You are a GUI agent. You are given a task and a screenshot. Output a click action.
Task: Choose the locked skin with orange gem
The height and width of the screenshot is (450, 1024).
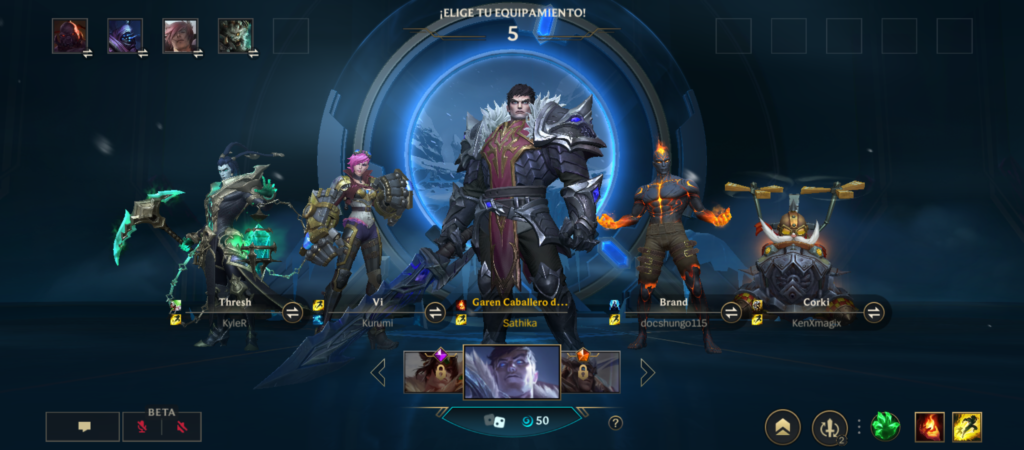click(590, 372)
